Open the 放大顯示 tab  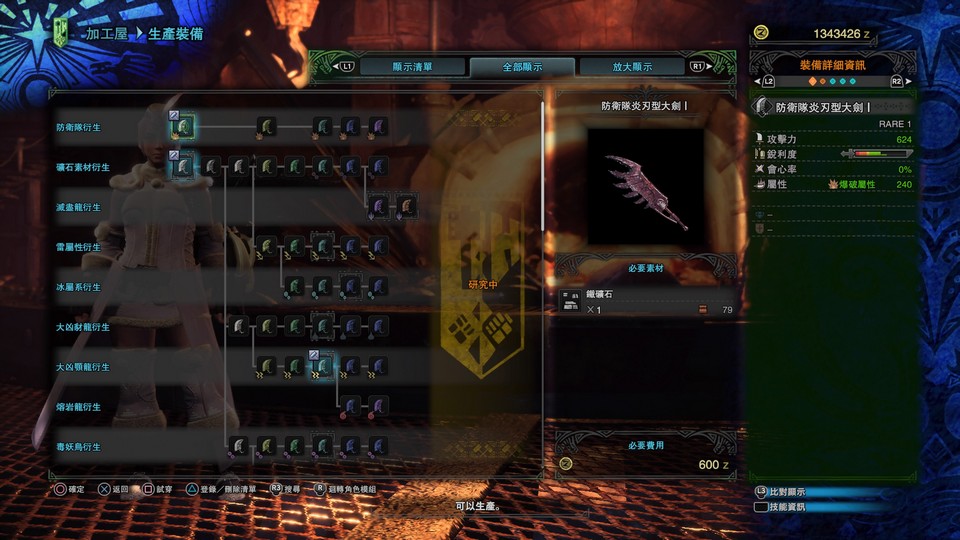pos(632,67)
